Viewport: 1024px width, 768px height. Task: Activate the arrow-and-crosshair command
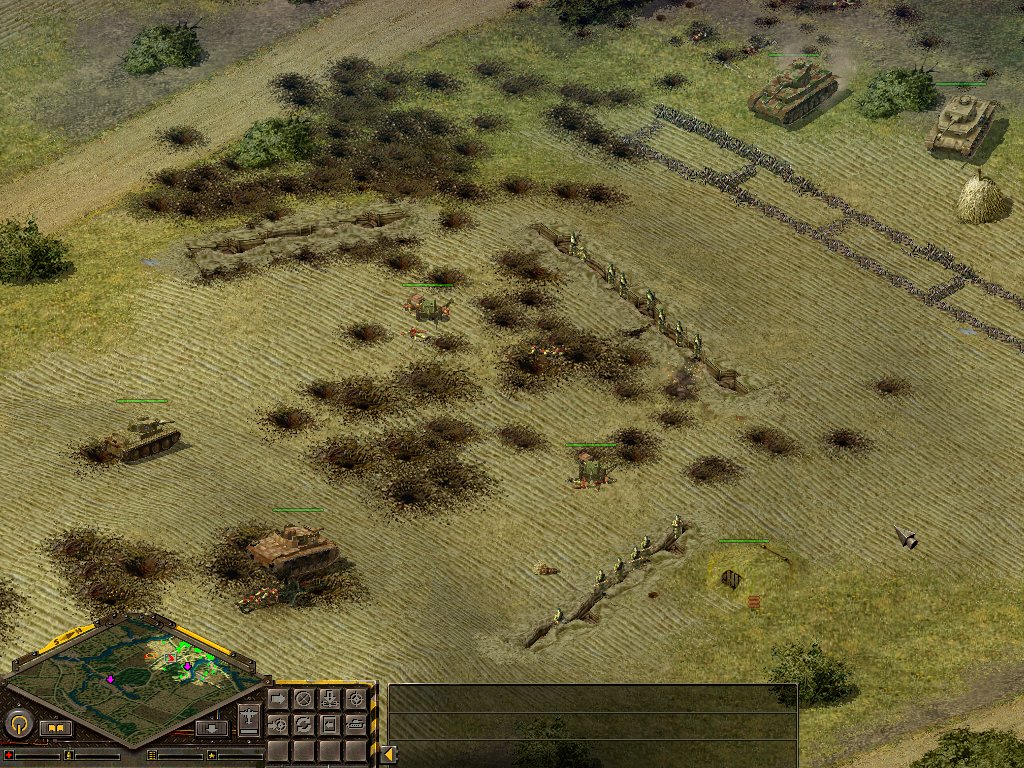pos(278,725)
